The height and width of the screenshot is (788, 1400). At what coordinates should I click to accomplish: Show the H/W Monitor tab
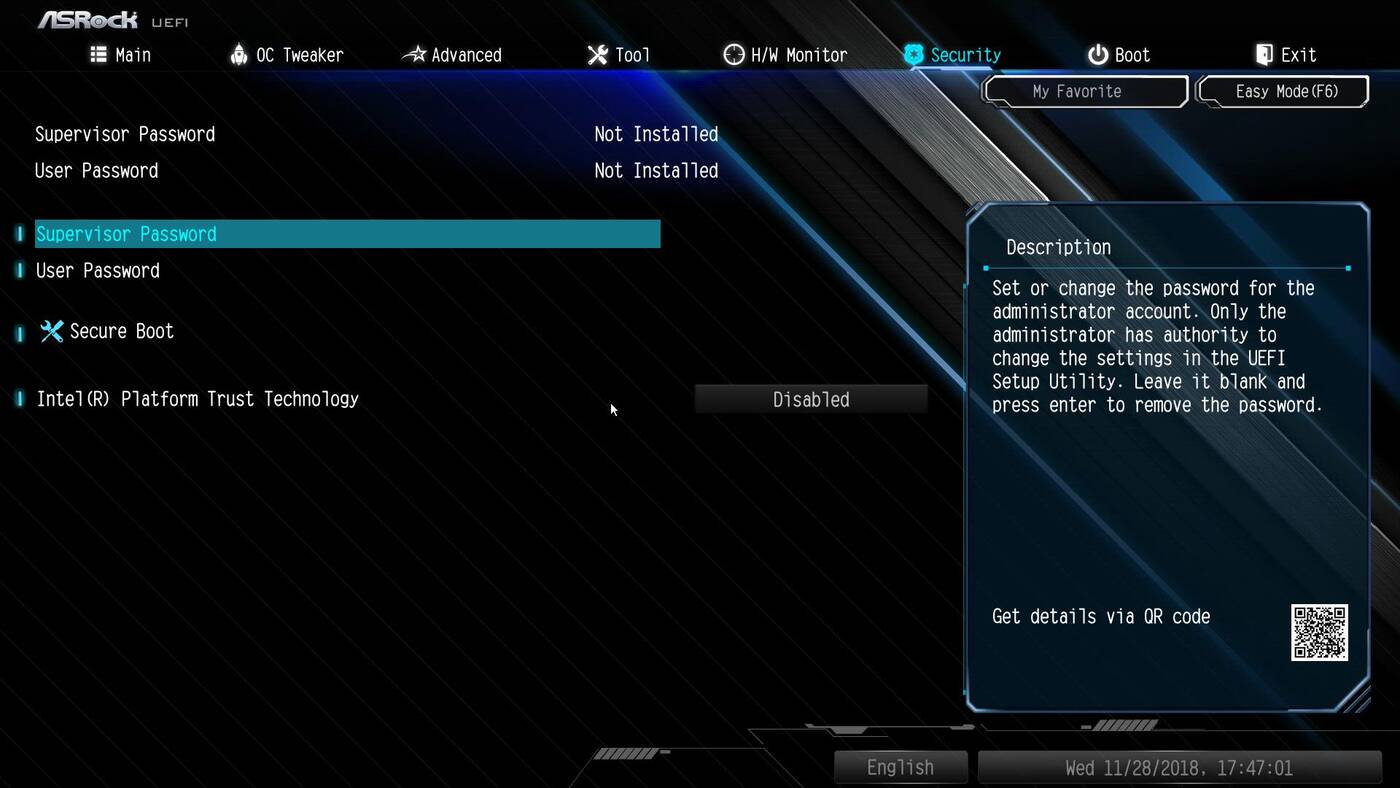785,55
